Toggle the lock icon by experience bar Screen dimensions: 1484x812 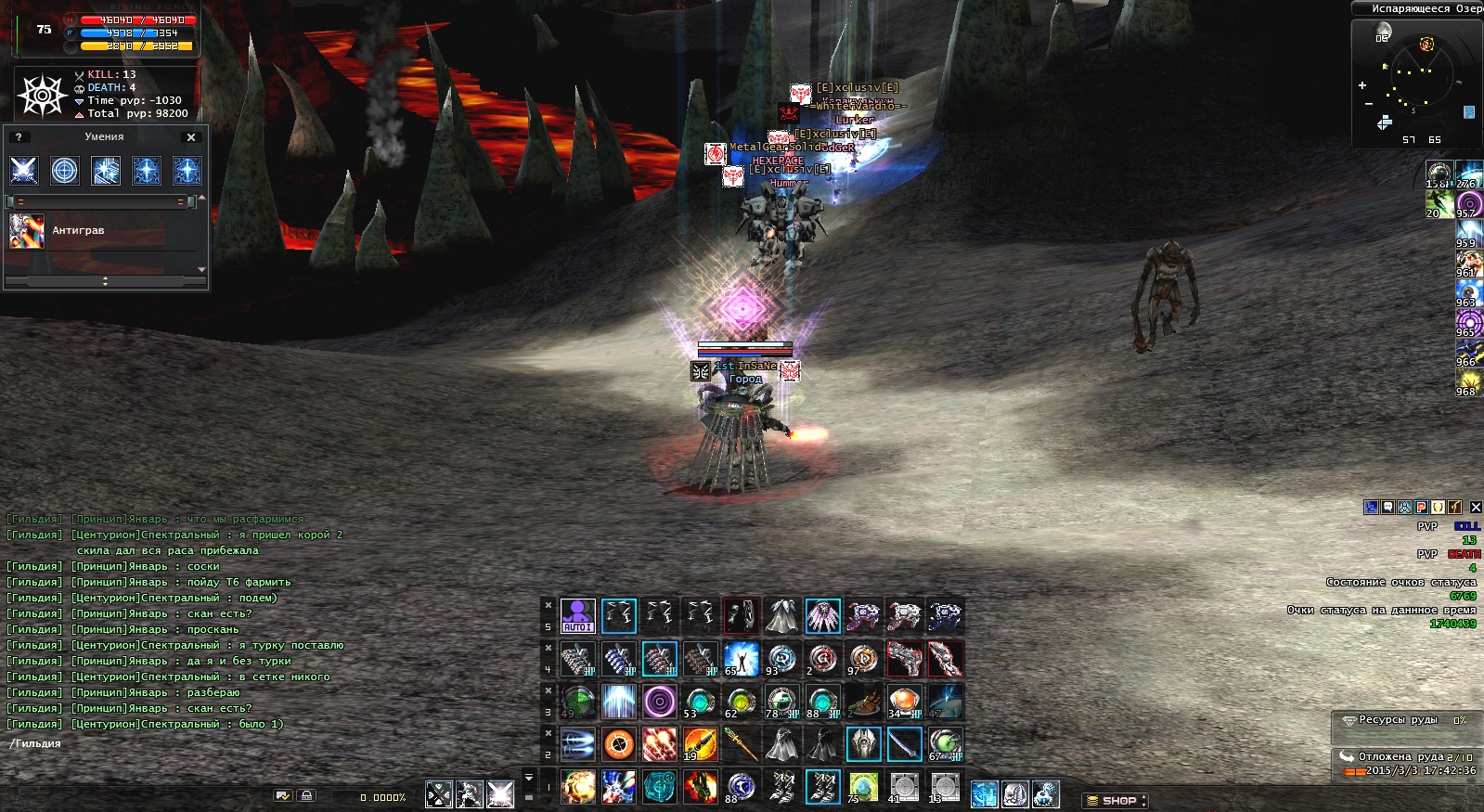pos(306,796)
